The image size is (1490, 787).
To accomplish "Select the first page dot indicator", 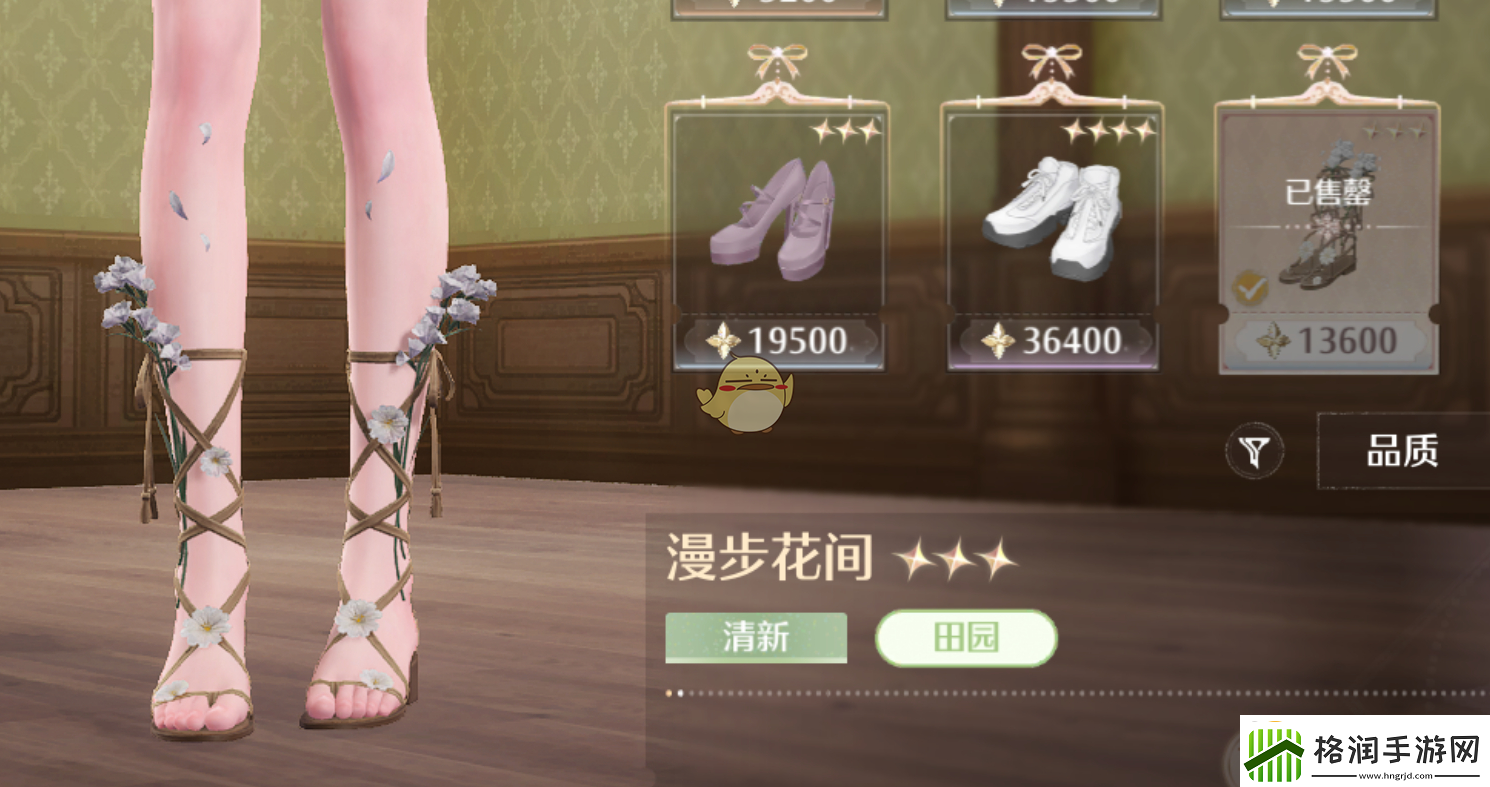I will point(668,691).
